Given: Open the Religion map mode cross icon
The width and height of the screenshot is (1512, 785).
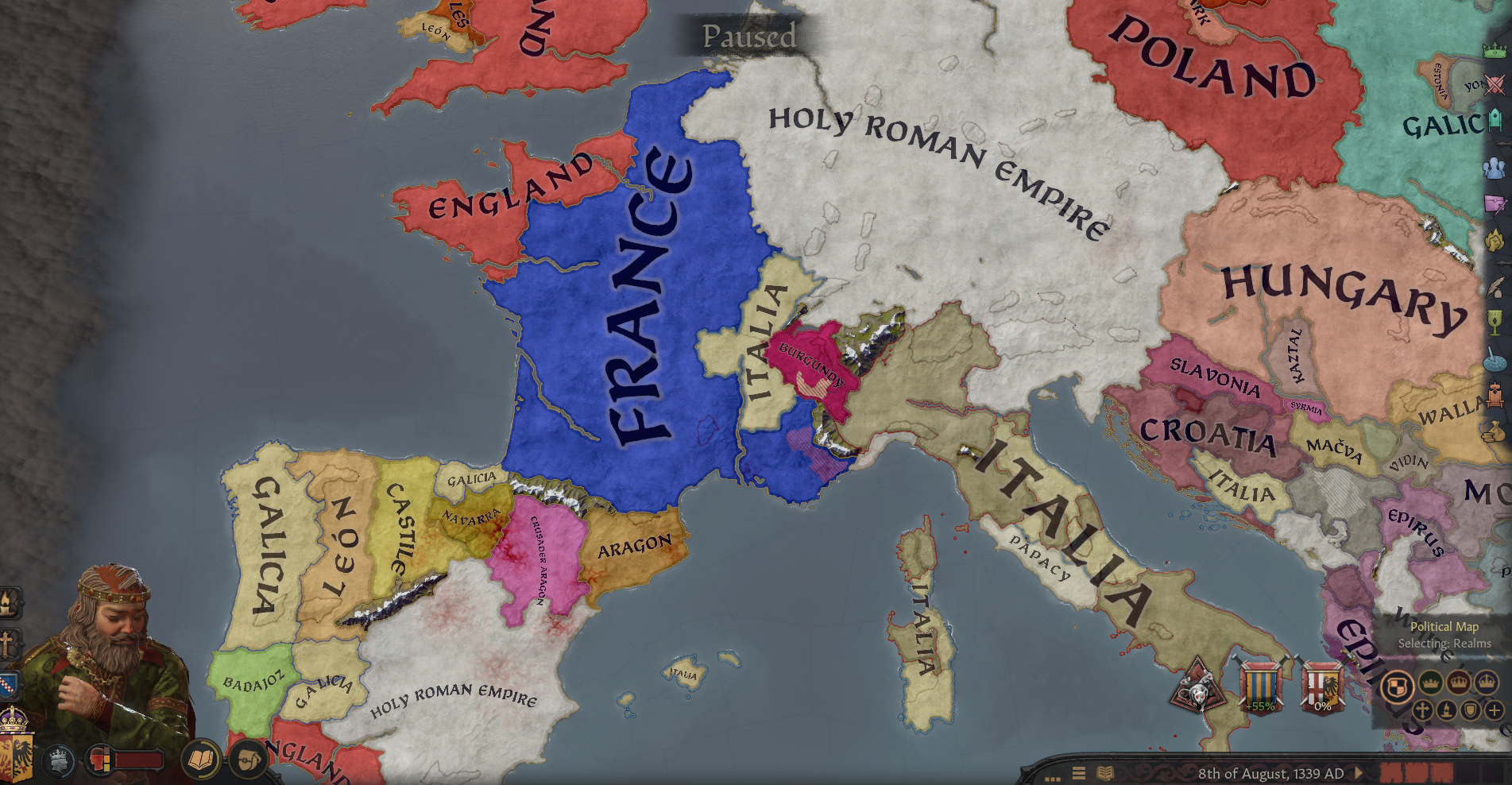Looking at the screenshot, I should (x=1422, y=710).
